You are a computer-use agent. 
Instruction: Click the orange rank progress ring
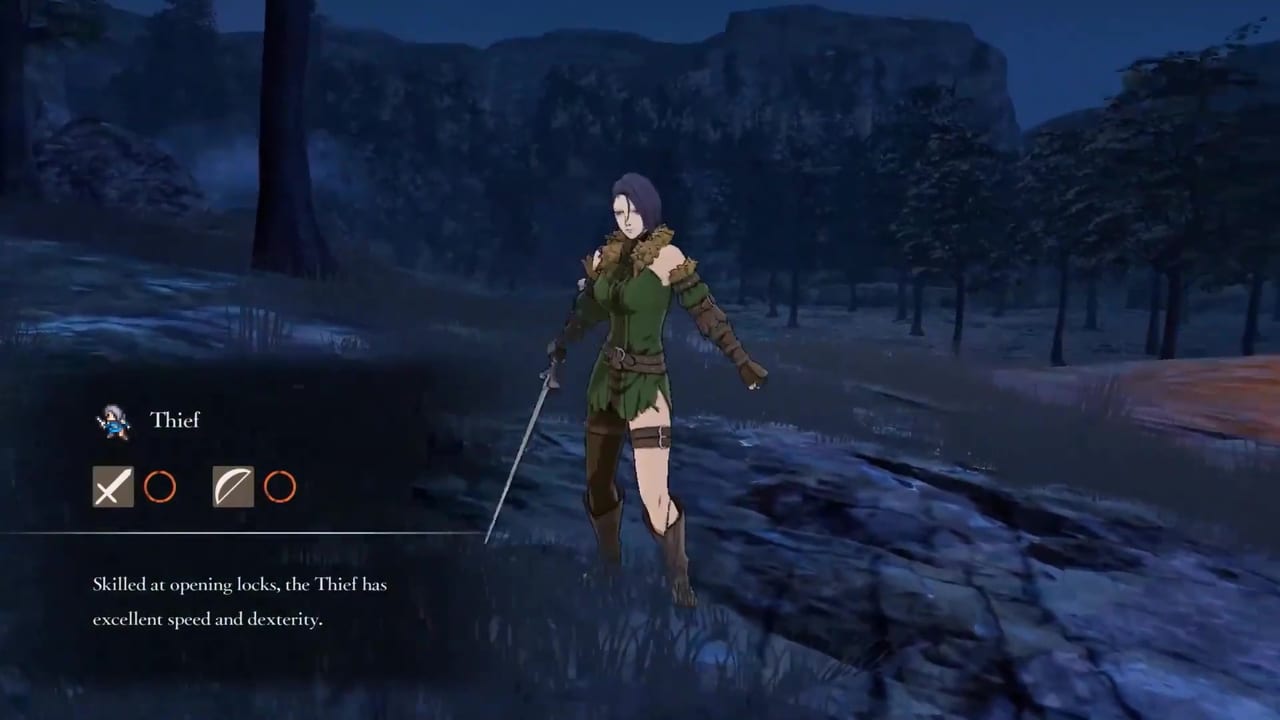(x=161, y=487)
